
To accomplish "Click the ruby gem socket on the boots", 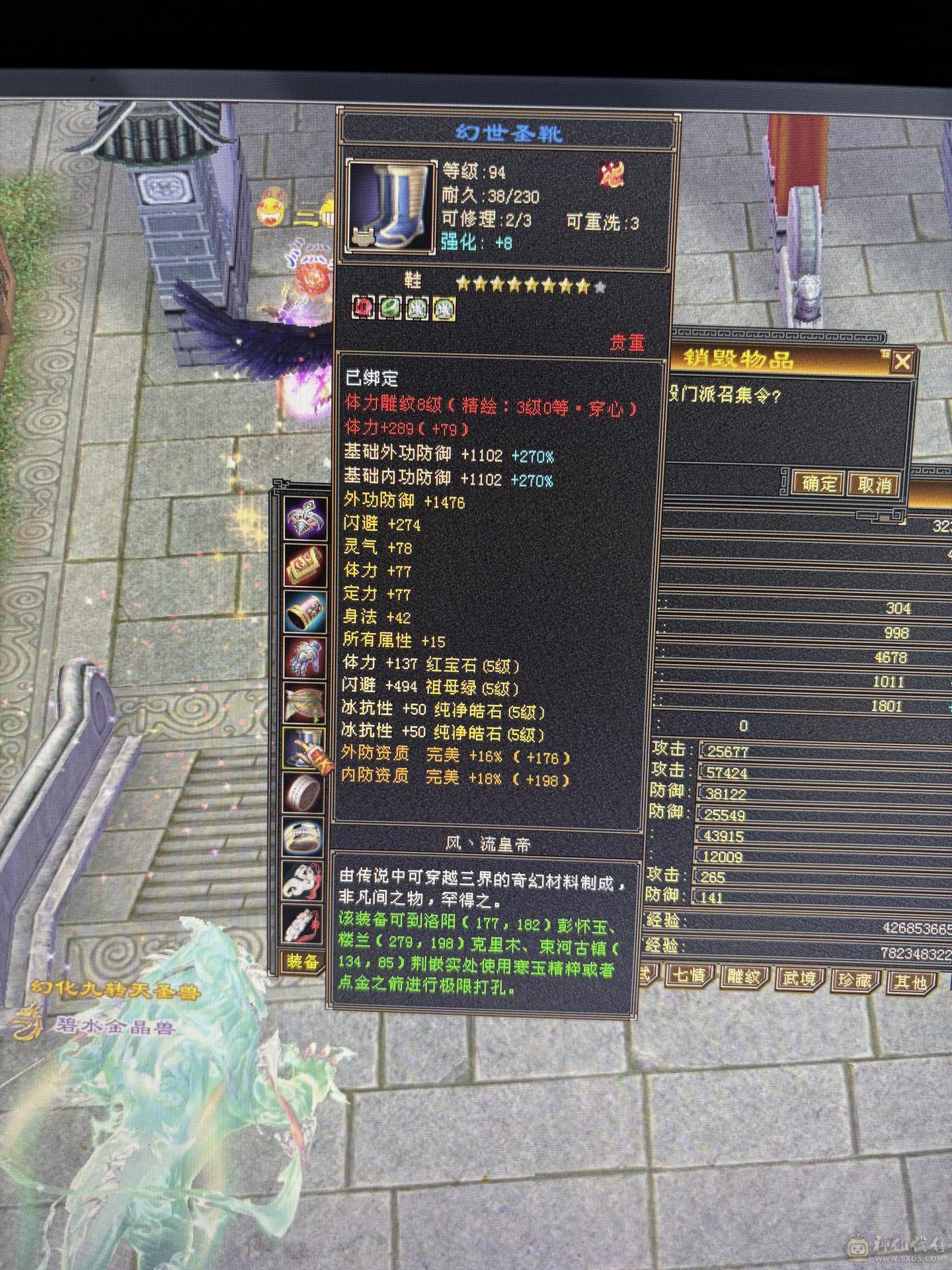I will click(x=362, y=308).
